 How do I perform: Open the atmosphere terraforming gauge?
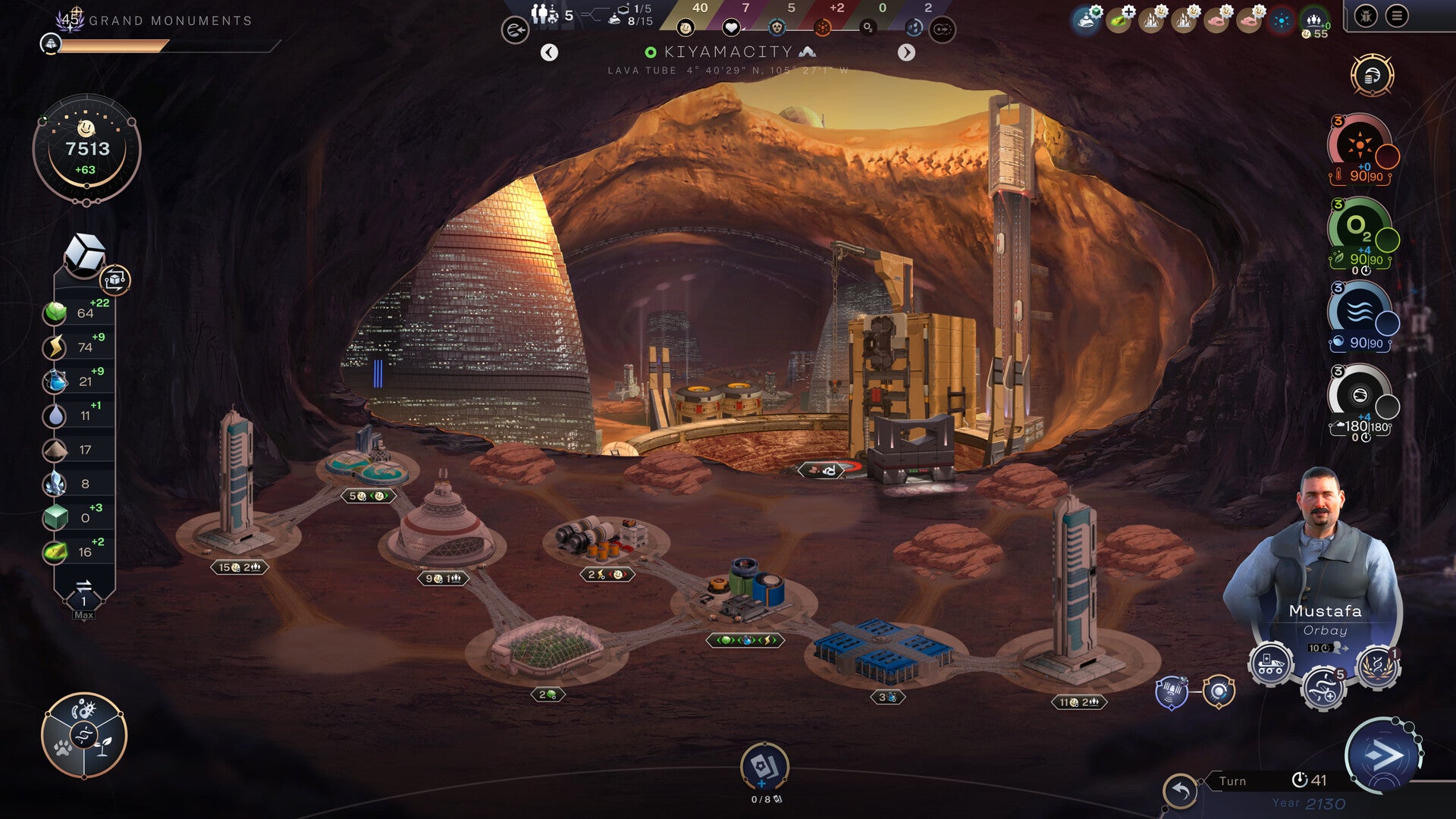pos(1360,394)
